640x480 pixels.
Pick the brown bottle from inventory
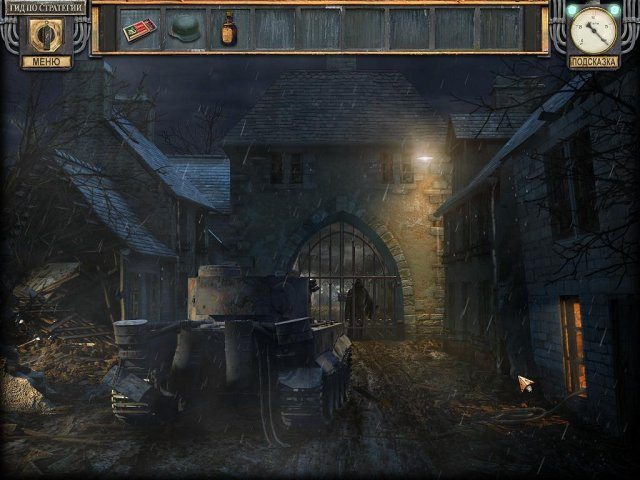pyautogui.click(x=229, y=27)
